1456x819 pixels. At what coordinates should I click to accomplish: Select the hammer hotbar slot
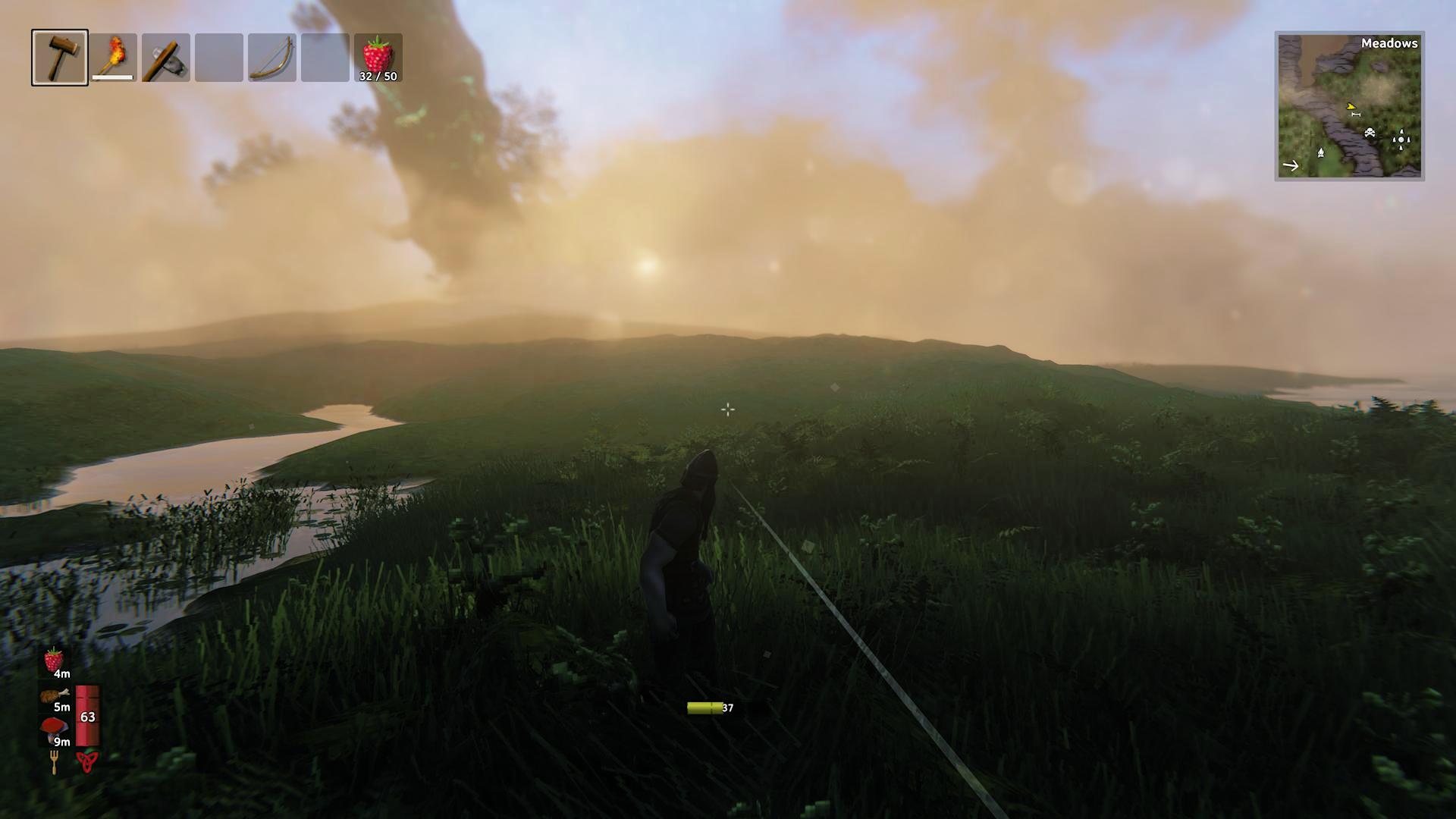coord(60,58)
